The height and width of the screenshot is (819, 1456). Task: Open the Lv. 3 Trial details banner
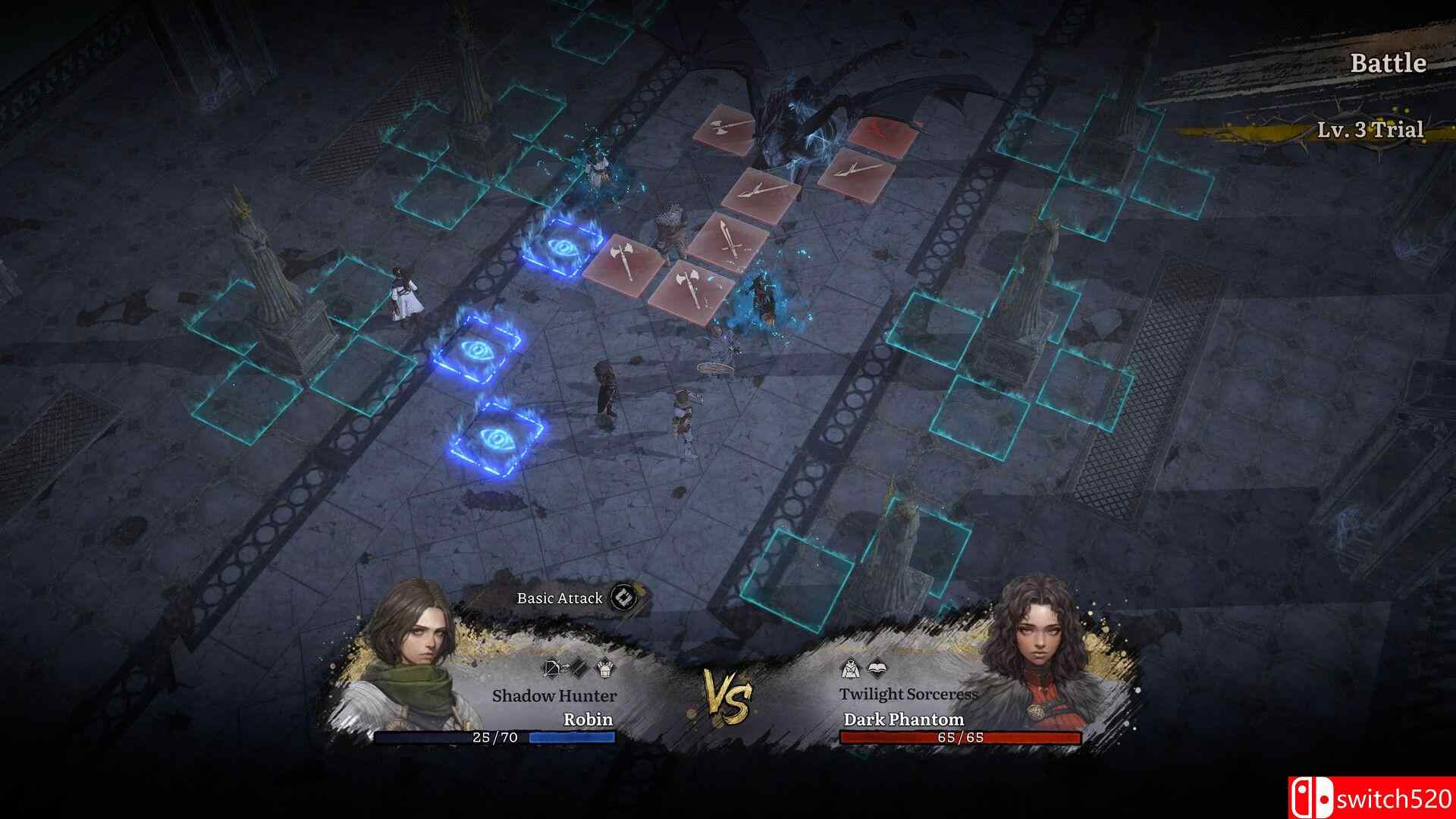pos(1372,130)
